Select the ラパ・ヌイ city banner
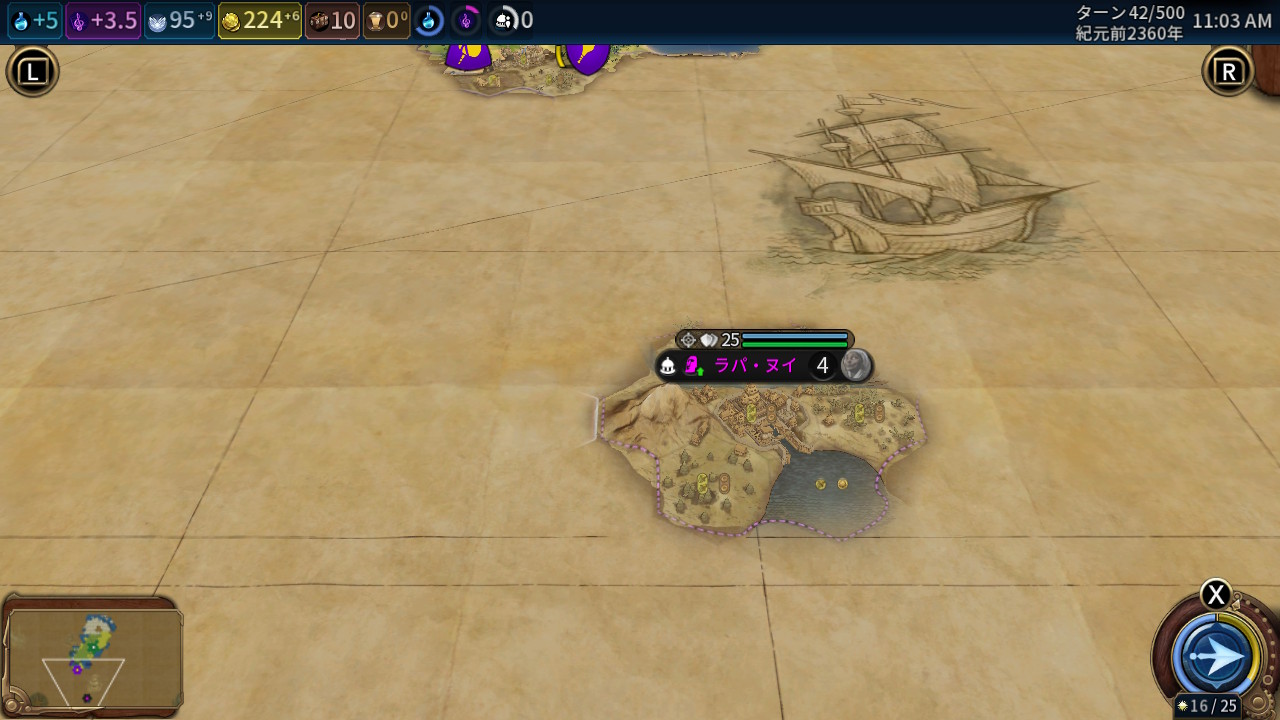The height and width of the screenshot is (720, 1280). pyautogui.click(x=754, y=366)
